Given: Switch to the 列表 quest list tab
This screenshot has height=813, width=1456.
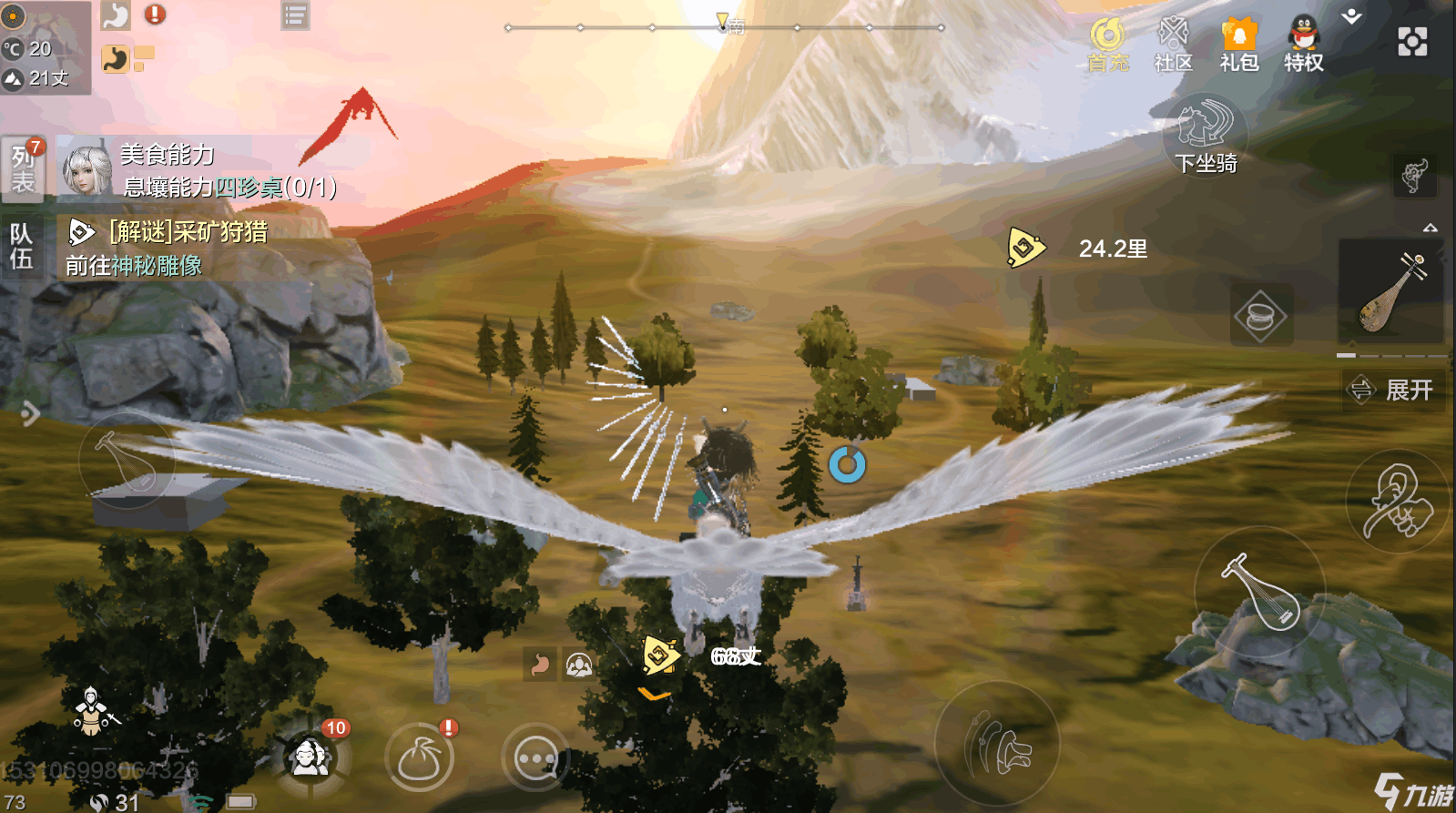Looking at the screenshot, I should [23, 169].
